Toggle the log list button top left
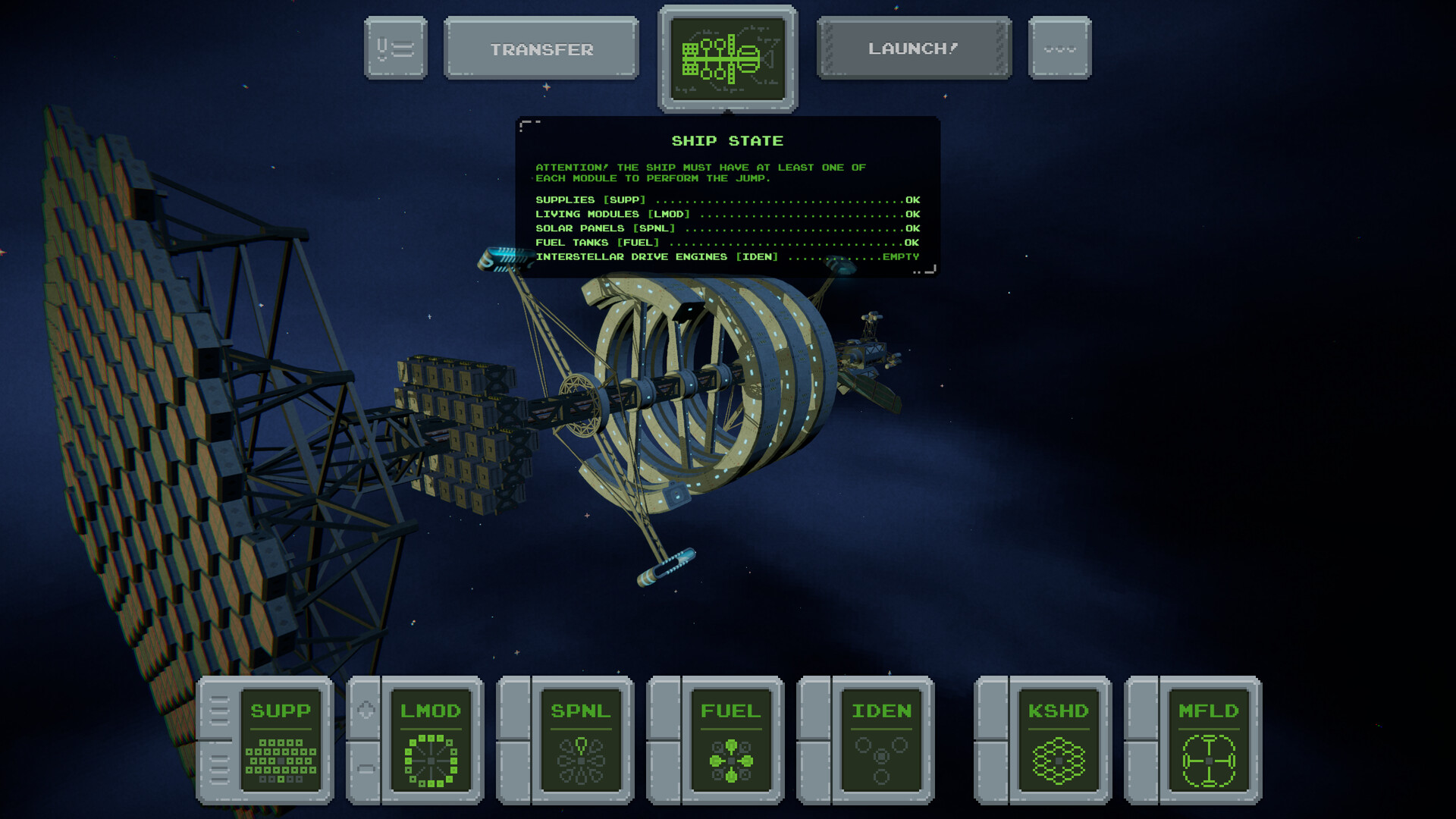This screenshot has height=819, width=1456. point(395,49)
